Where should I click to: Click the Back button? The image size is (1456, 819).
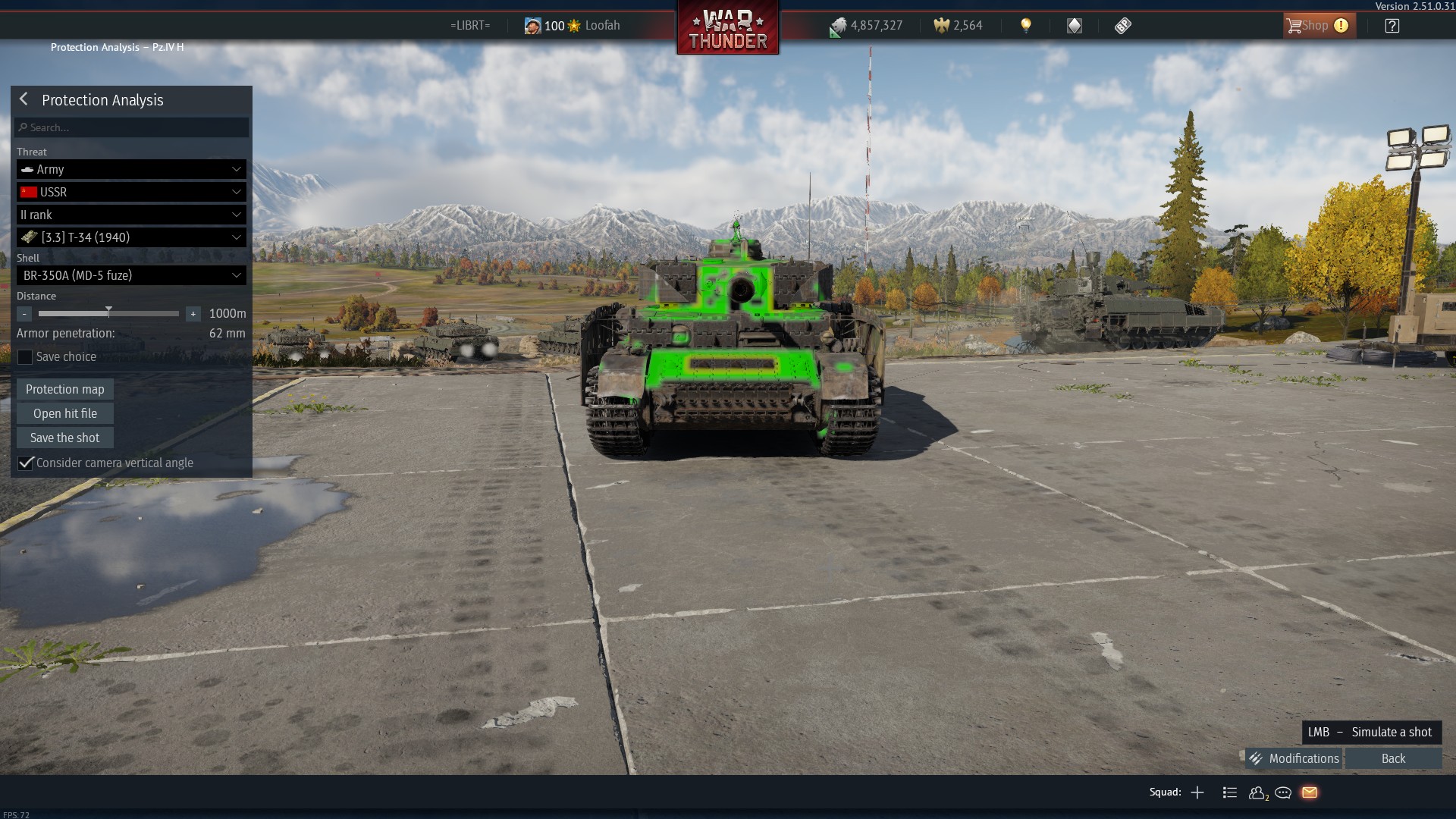1393,758
